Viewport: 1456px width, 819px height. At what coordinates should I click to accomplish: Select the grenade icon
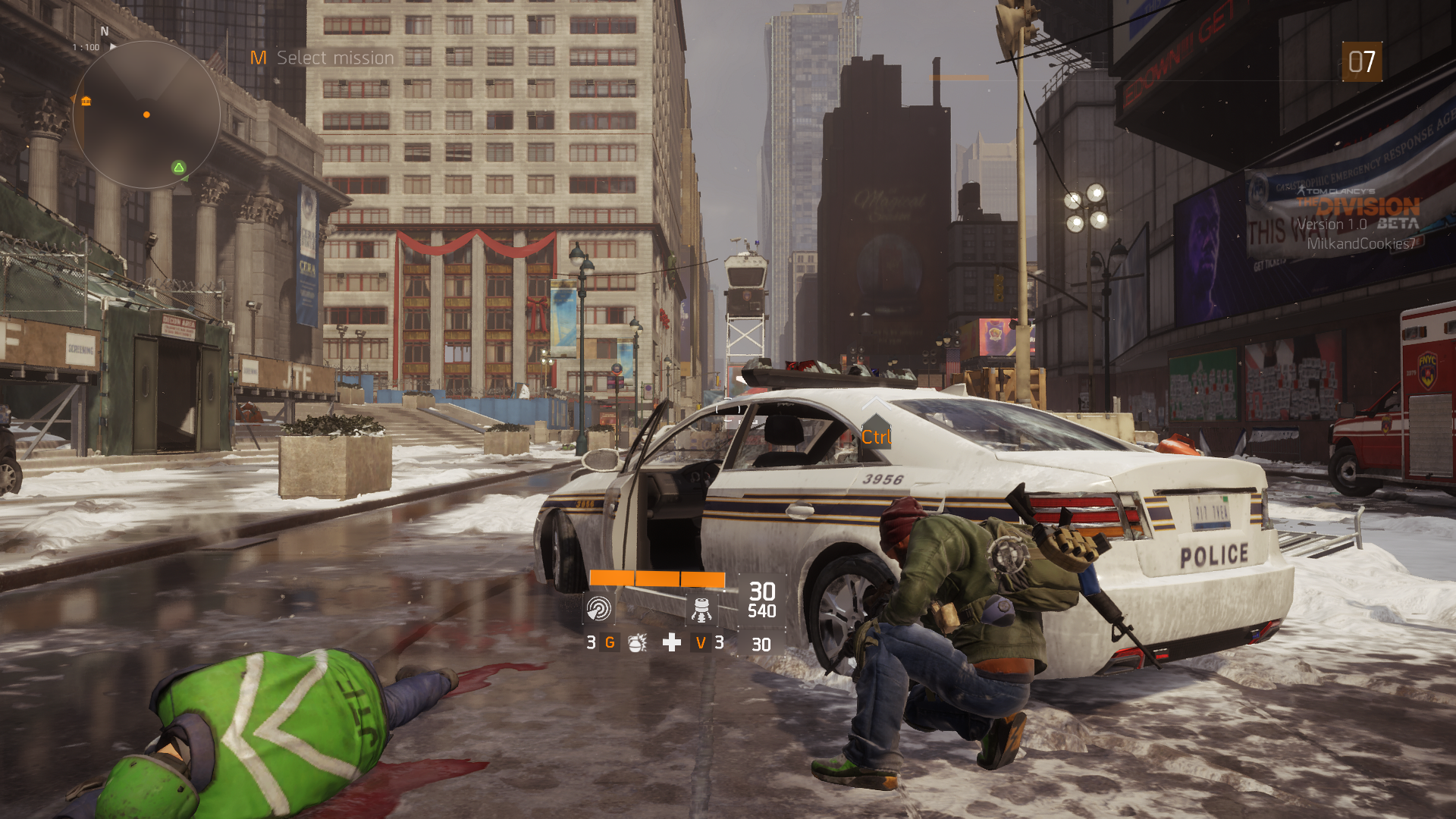tap(637, 643)
